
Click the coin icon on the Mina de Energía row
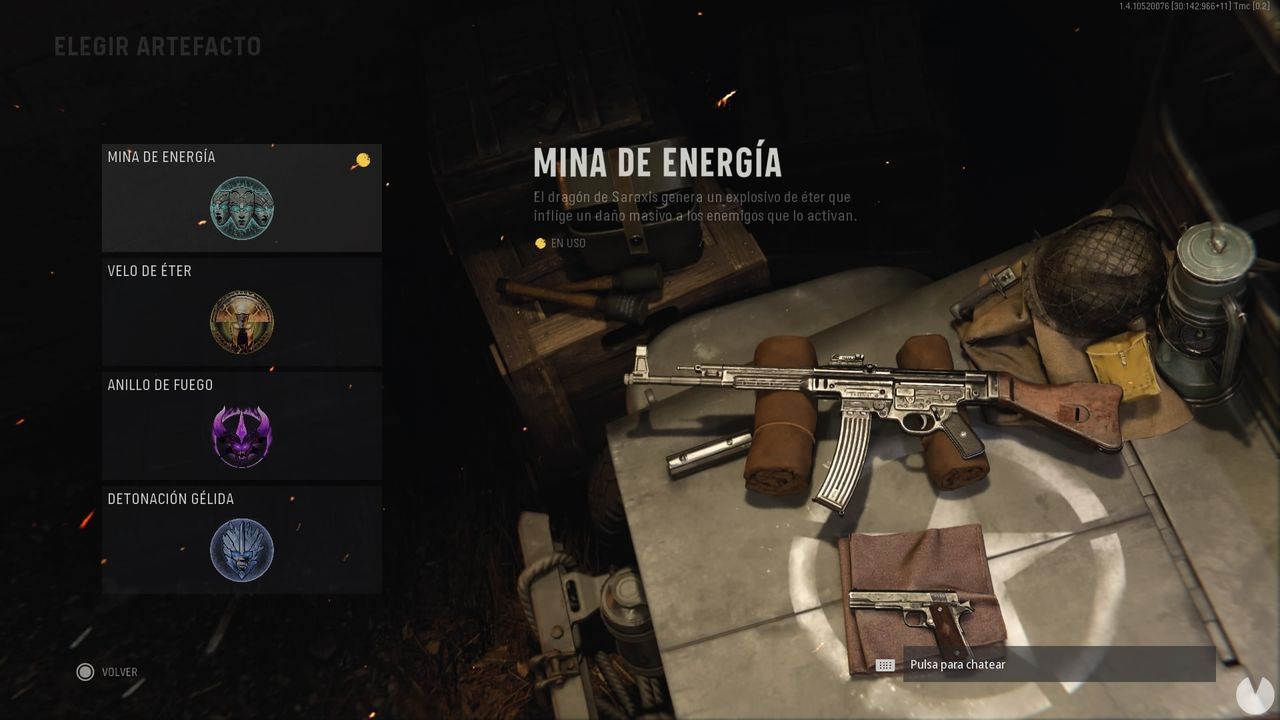(x=362, y=158)
